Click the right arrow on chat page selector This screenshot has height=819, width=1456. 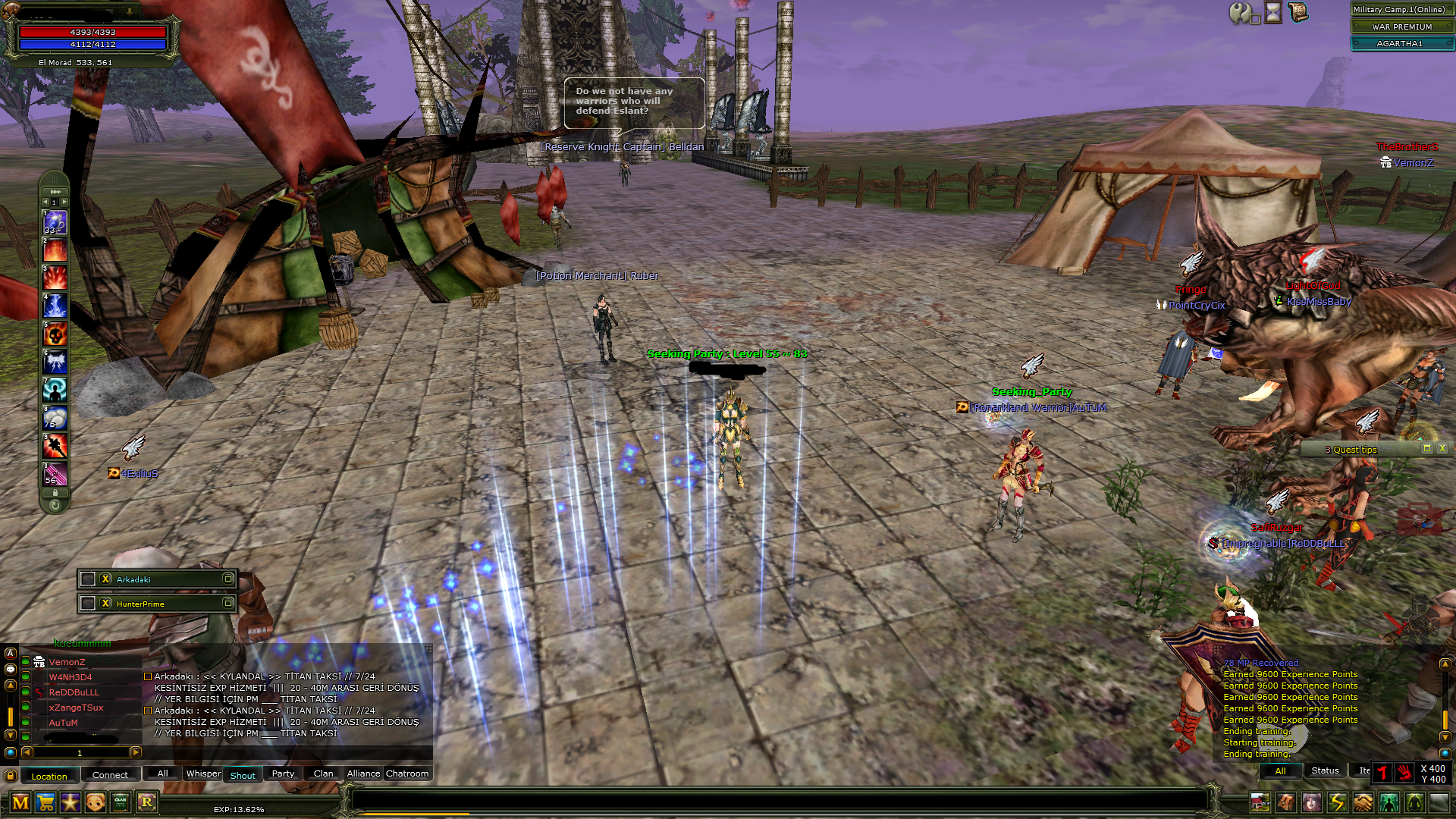pyautogui.click(x=136, y=753)
